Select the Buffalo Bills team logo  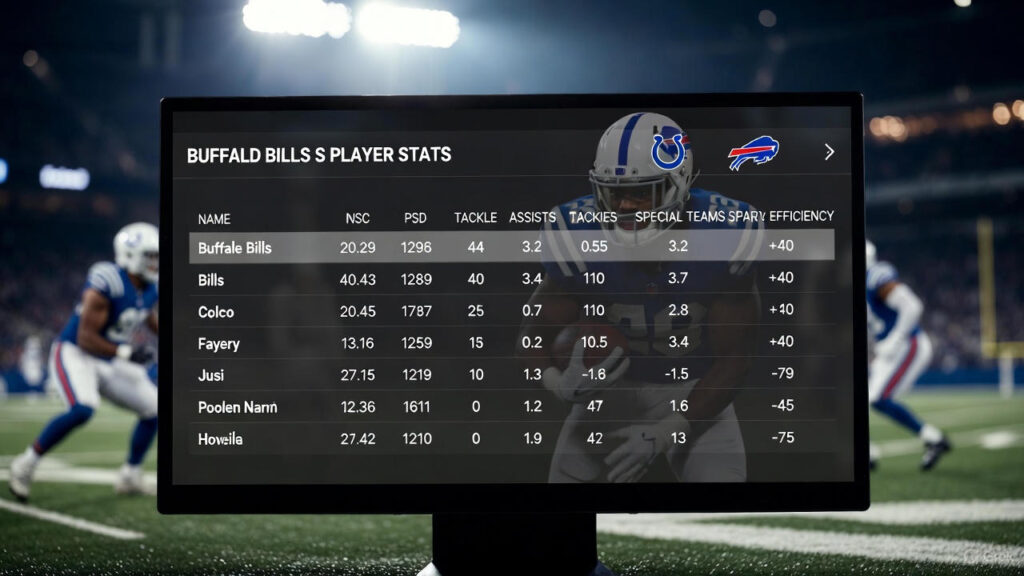pyautogui.click(x=753, y=153)
